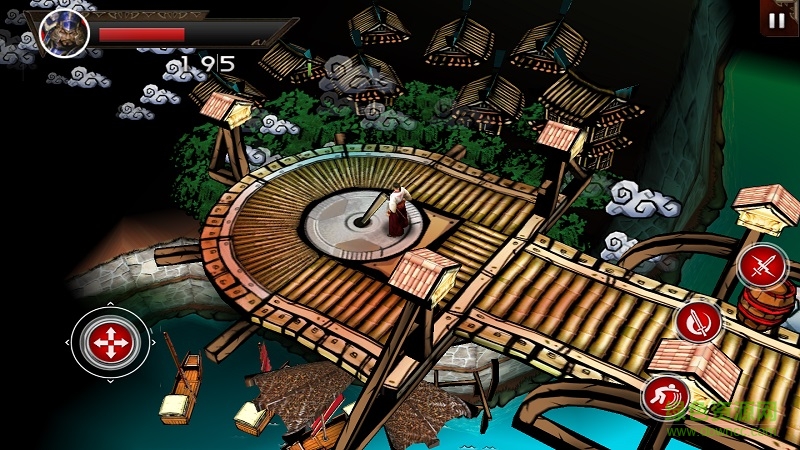This screenshot has width=800, height=450.
Task: Use the dodge roll button
Action: click(665, 396)
